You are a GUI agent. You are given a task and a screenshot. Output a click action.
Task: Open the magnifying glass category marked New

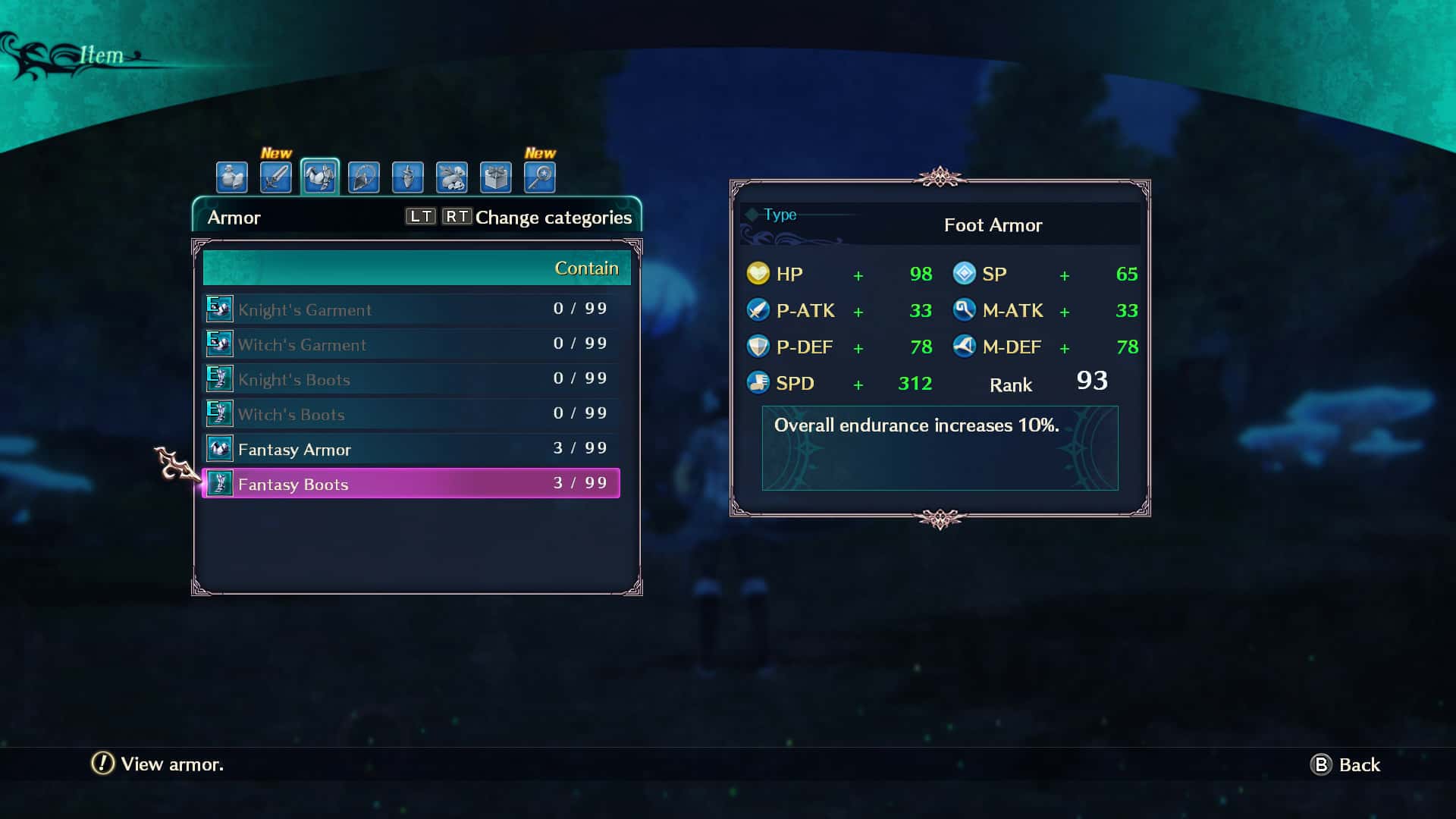coord(539,177)
